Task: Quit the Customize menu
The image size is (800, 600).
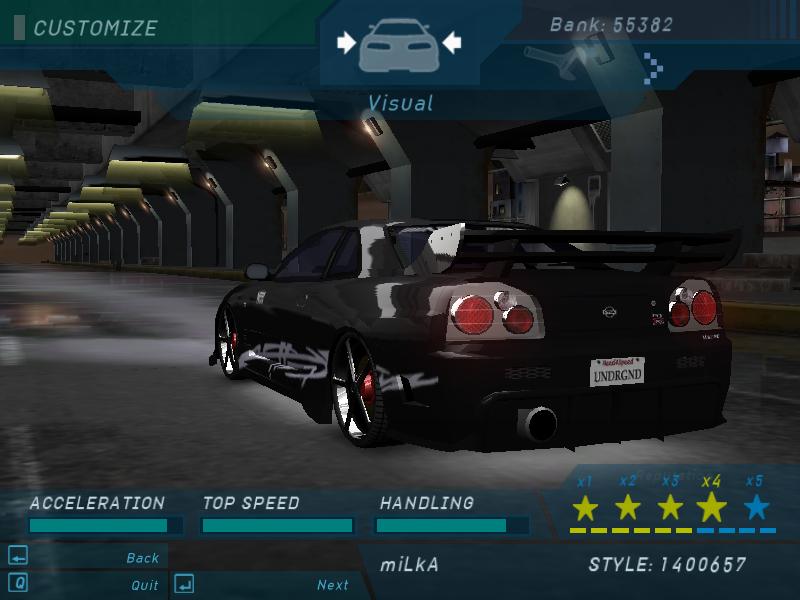Action: [144, 585]
